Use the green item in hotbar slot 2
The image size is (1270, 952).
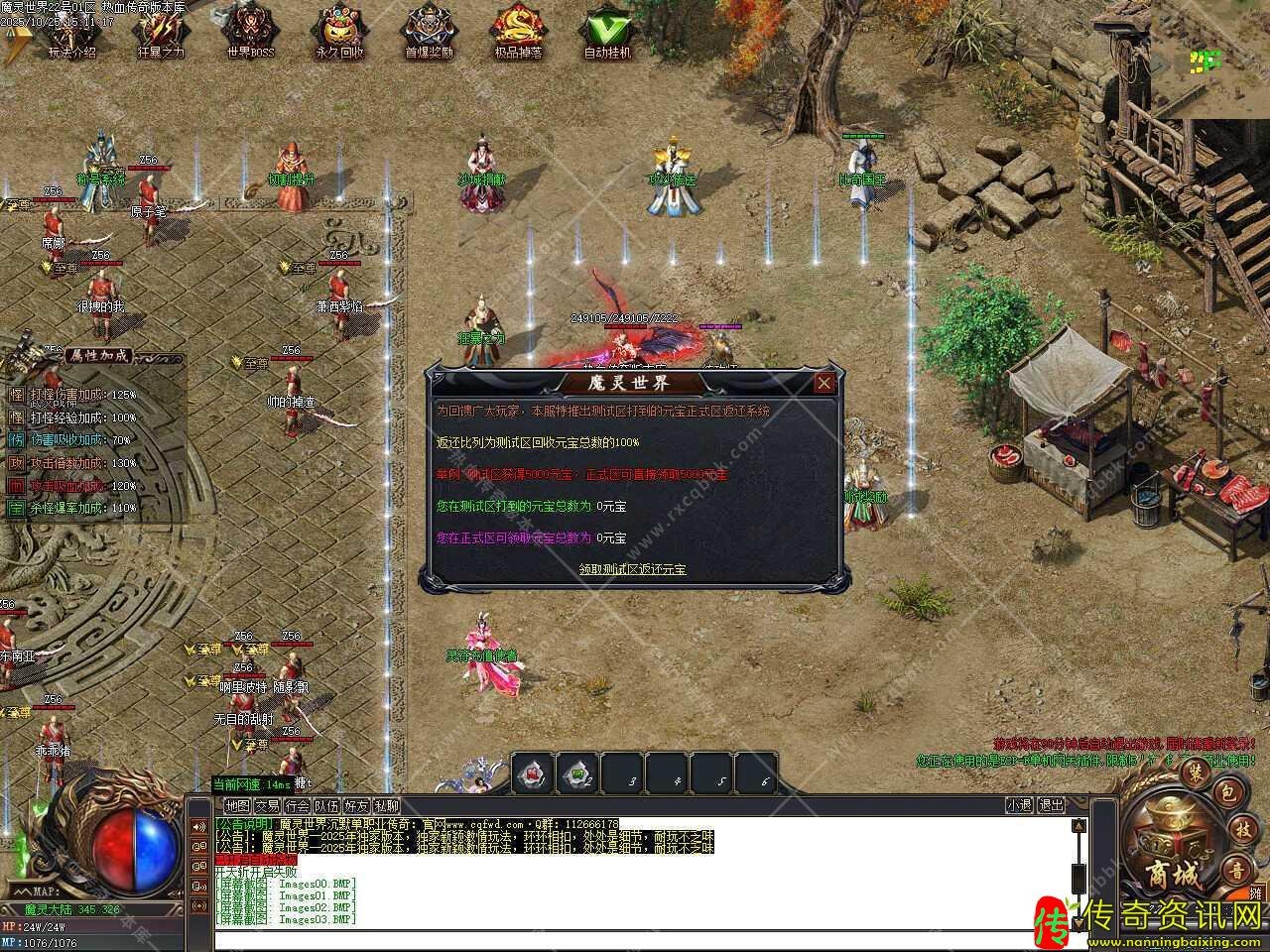(577, 774)
